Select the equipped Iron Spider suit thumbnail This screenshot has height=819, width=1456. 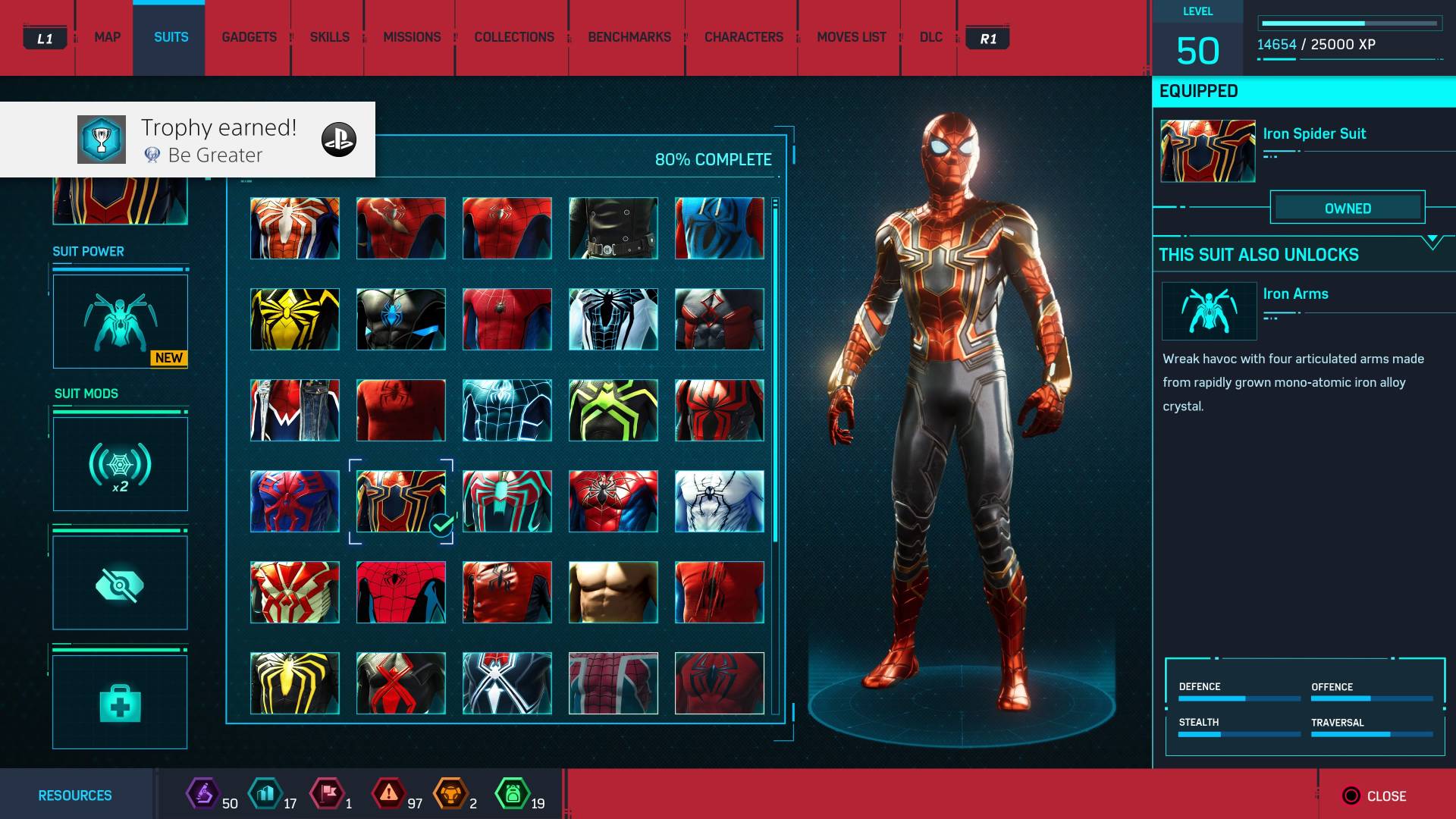pos(400,501)
